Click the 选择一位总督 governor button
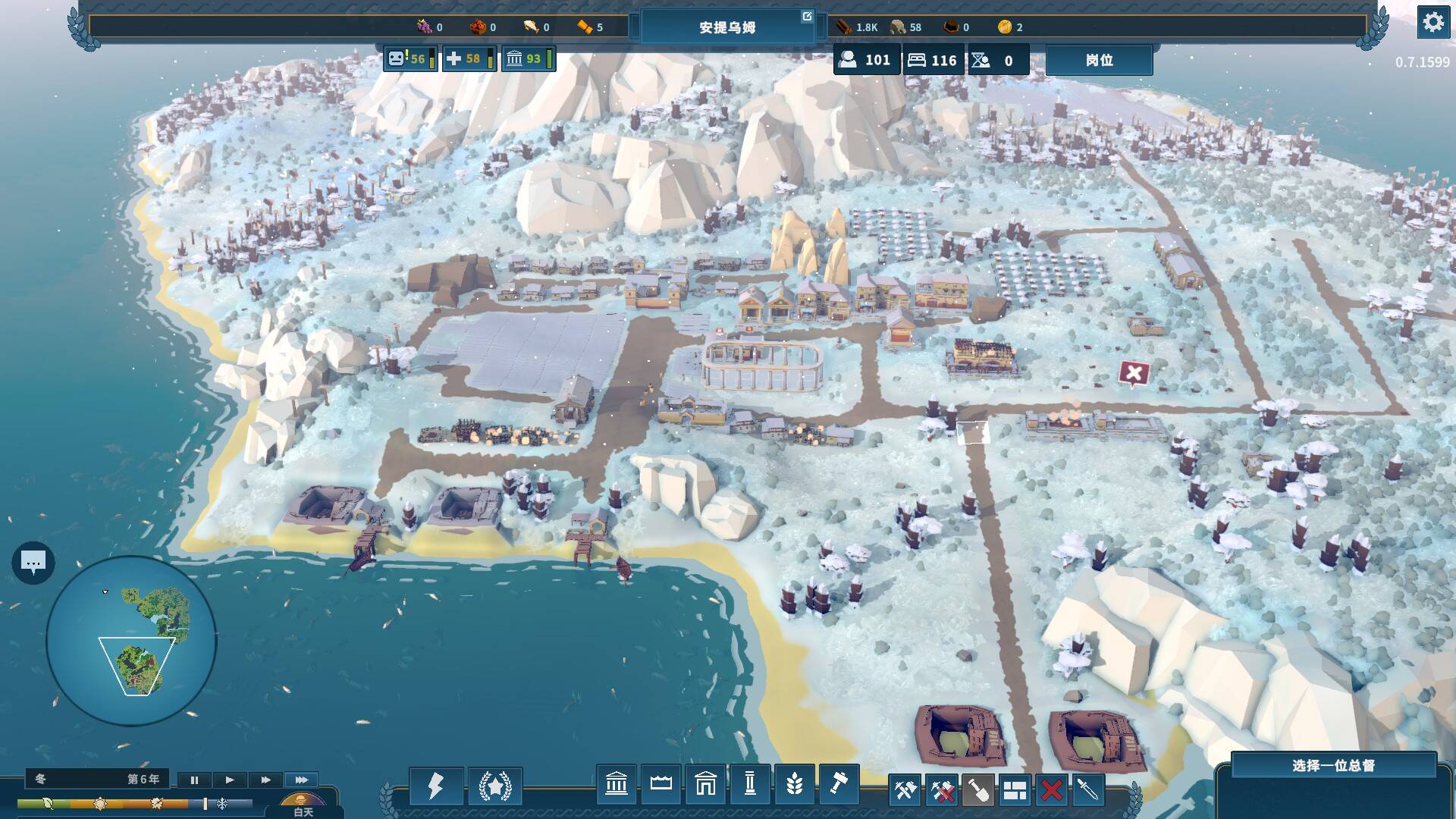The width and height of the screenshot is (1456, 819). coord(1333,766)
